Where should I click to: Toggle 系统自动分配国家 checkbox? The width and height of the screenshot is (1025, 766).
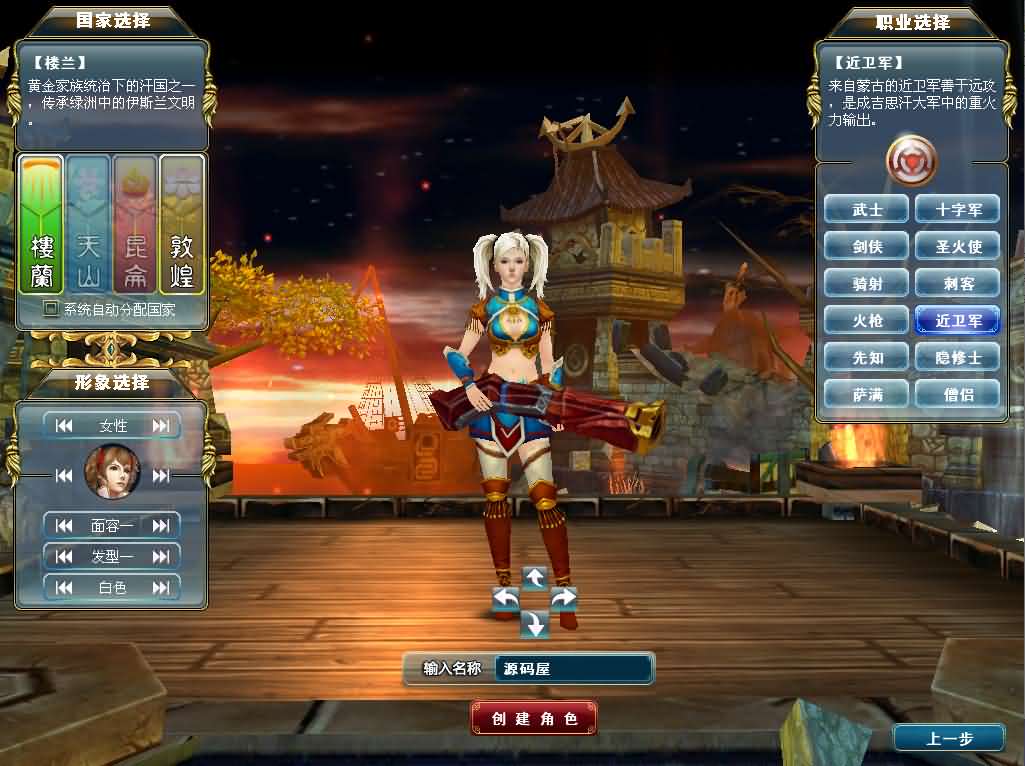51,310
